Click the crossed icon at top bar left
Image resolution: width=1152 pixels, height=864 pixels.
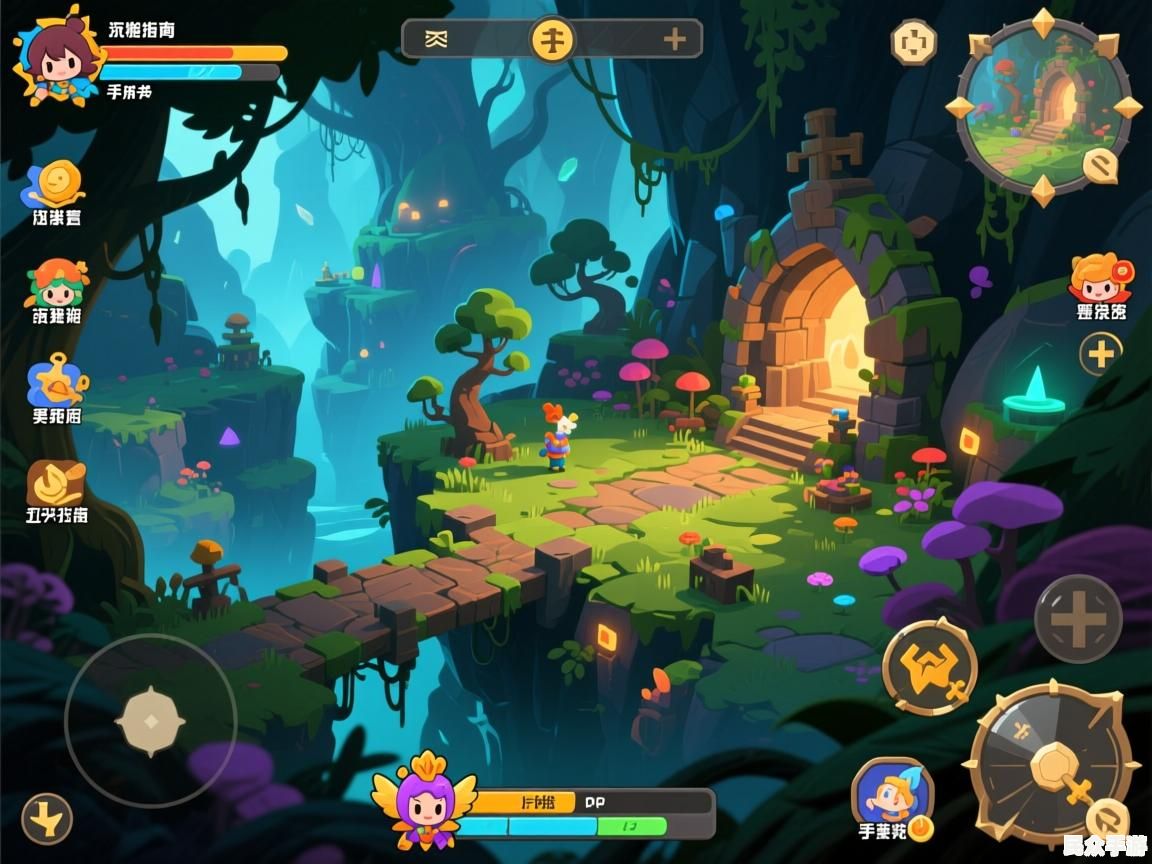(435, 39)
